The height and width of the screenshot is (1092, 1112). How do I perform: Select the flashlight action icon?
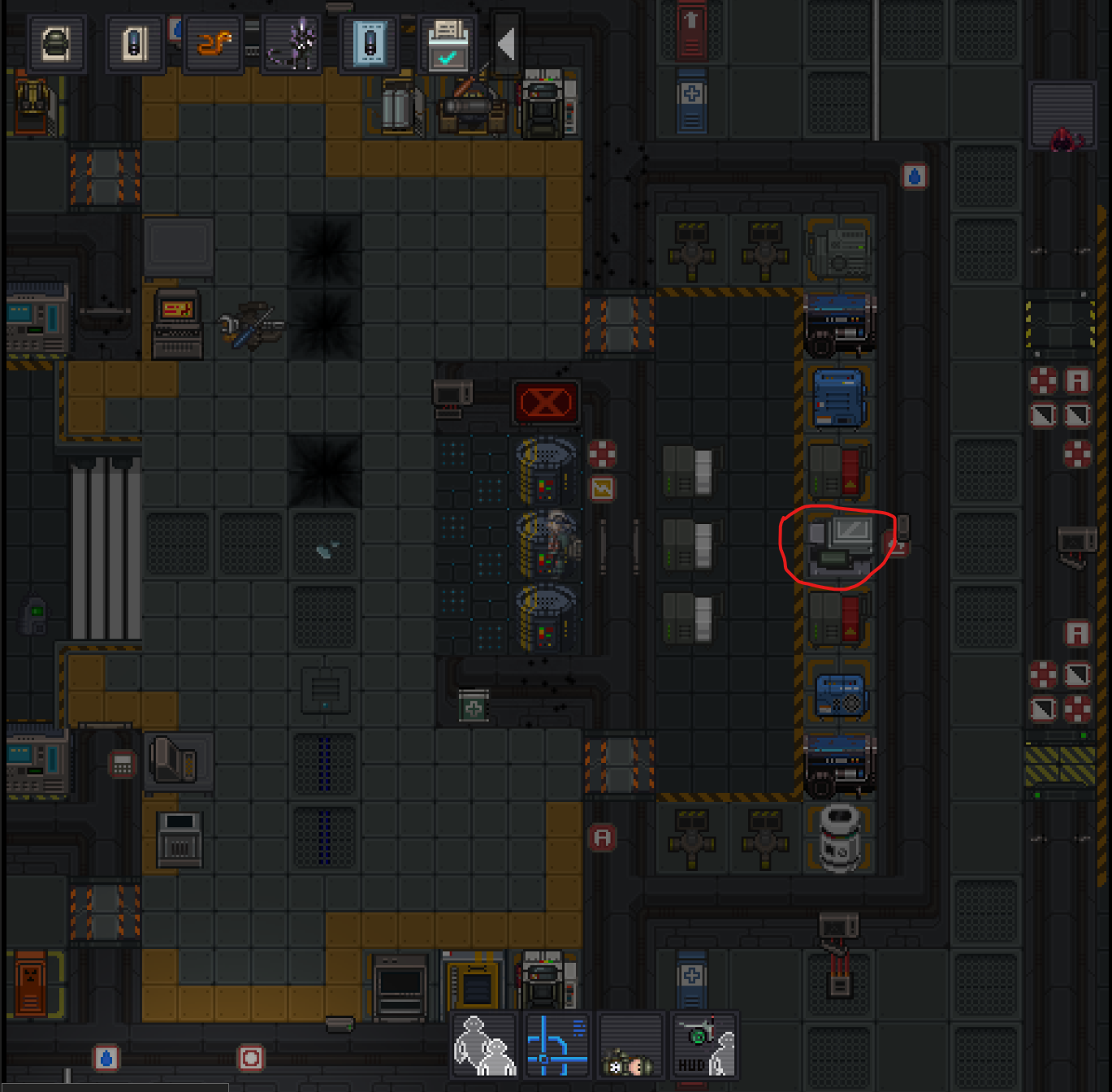click(135, 44)
